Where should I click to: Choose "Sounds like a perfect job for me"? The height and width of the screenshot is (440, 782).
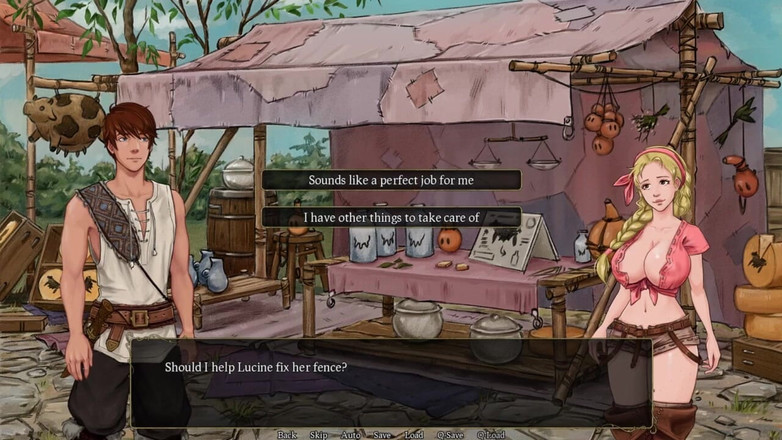[x=391, y=180]
